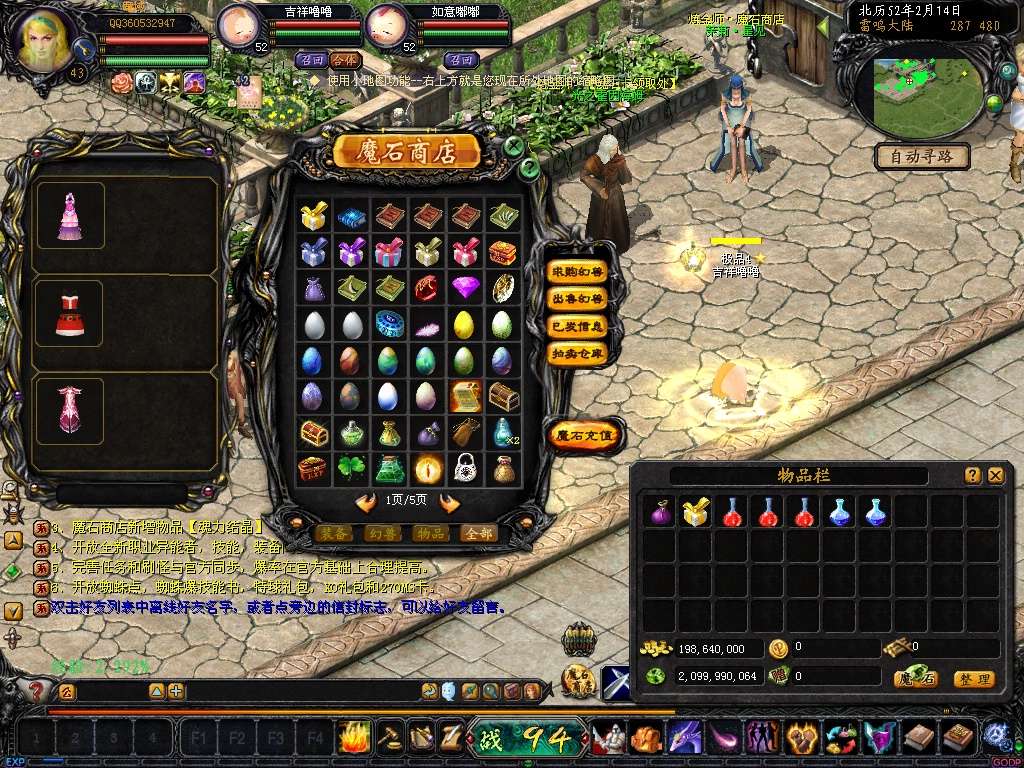Switch to the 装备 equipment tab
This screenshot has width=1024, height=768.
(x=331, y=534)
